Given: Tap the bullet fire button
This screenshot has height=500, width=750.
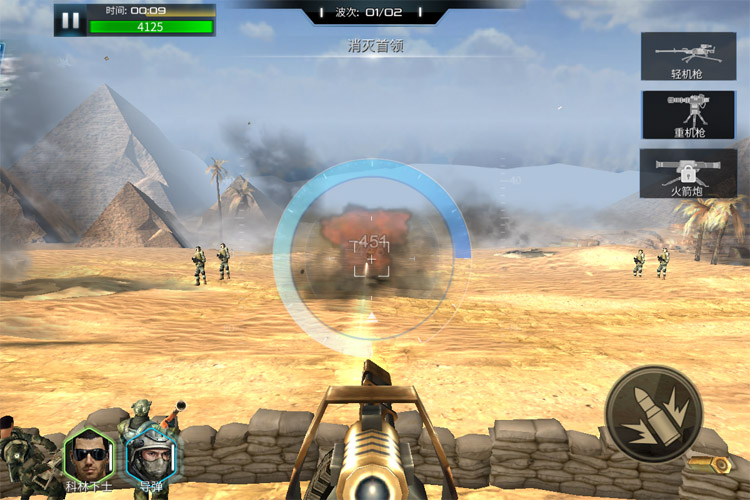Looking at the screenshot, I should pos(653,414).
